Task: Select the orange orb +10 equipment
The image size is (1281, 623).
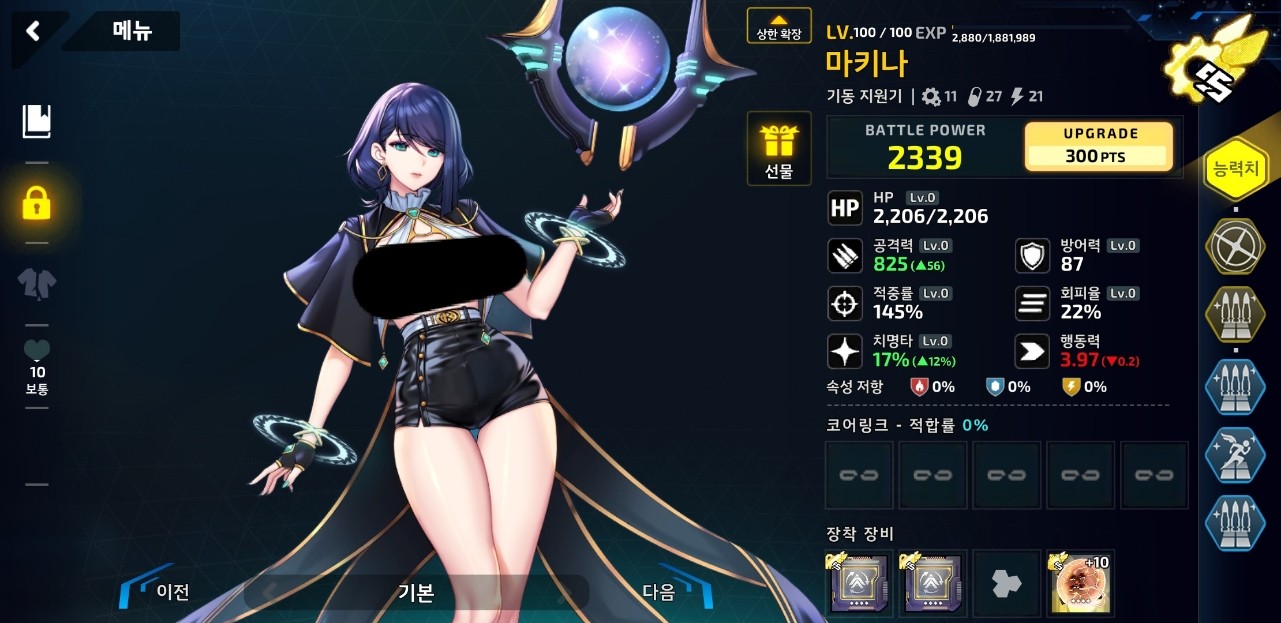Action: (1079, 584)
